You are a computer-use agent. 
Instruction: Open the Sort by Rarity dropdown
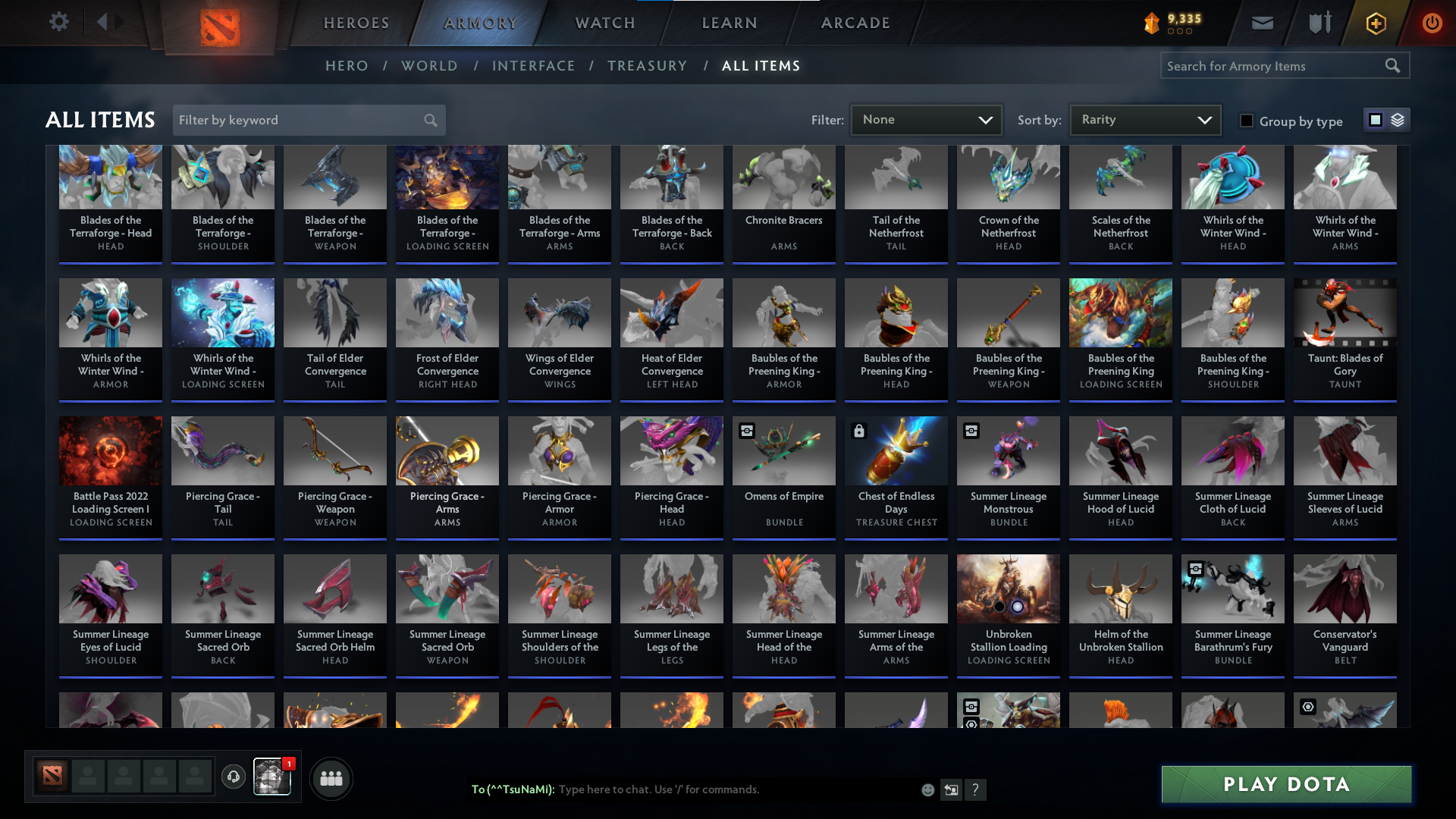[x=1144, y=119]
